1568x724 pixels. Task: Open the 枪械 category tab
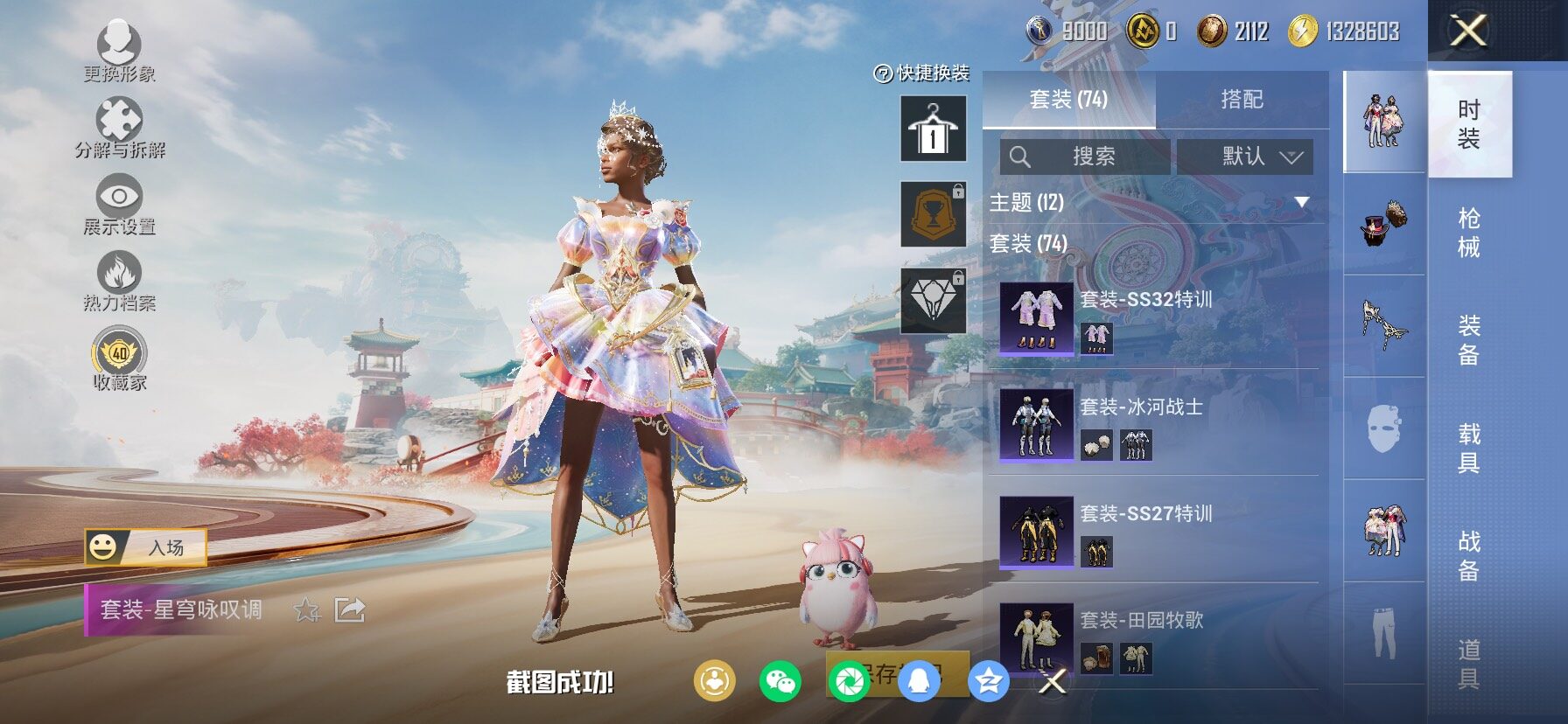pyautogui.click(x=1469, y=232)
